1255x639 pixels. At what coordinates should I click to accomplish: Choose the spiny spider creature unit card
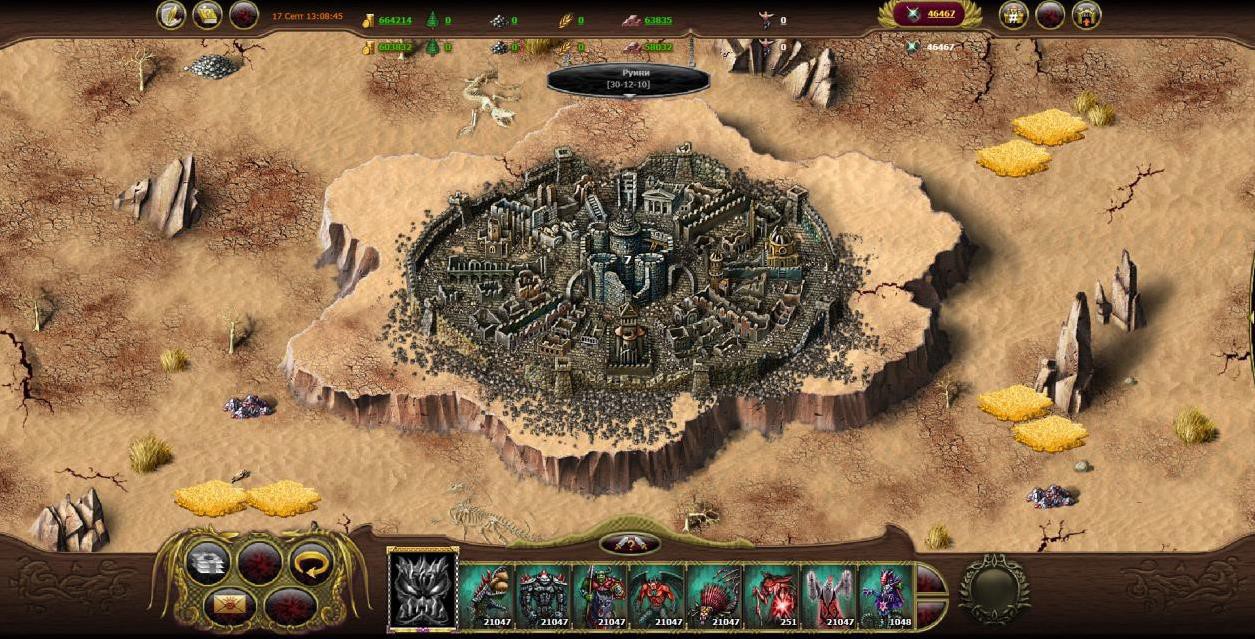[714, 596]
